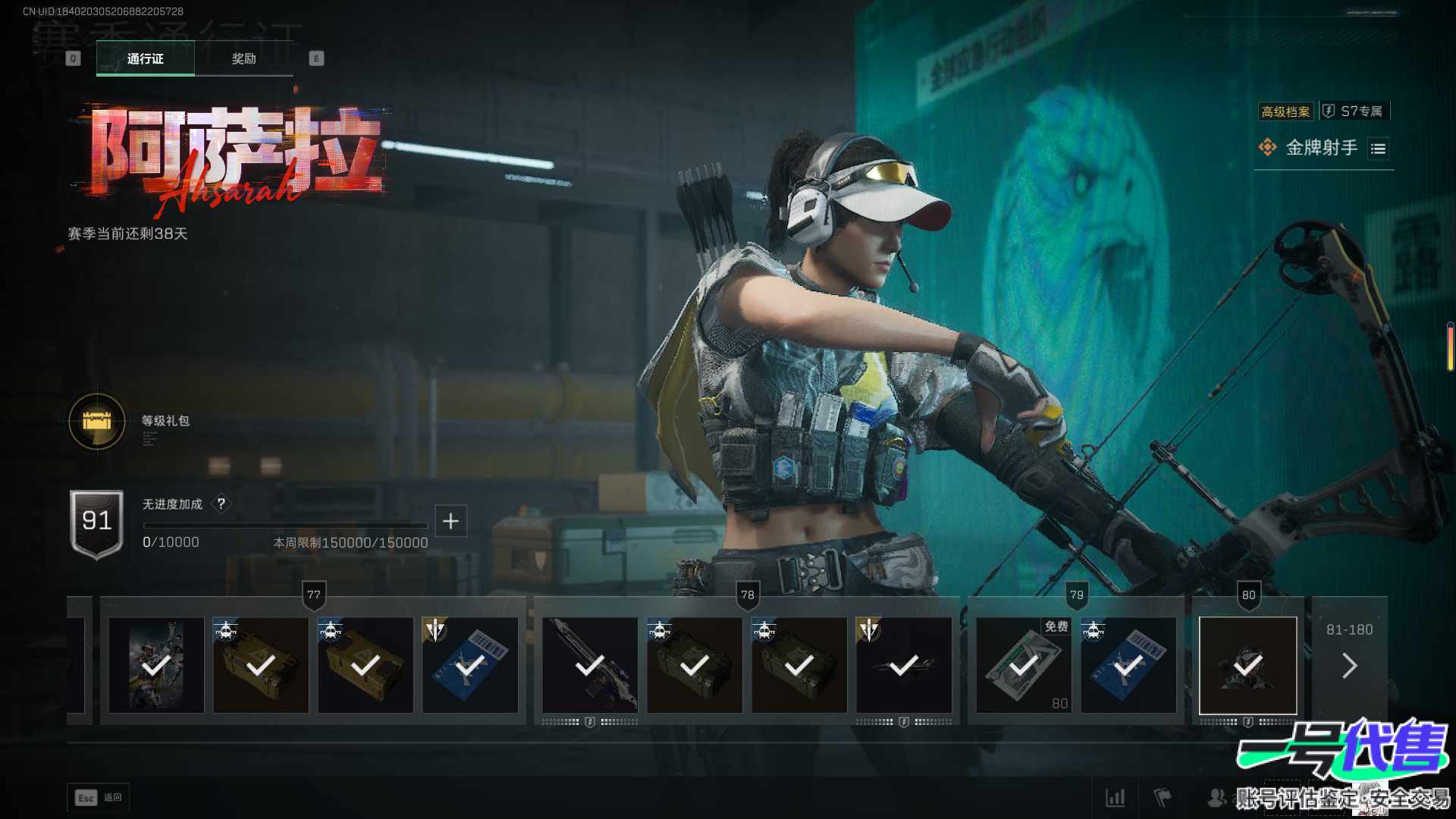
Task: Open the flag icon in bottom bar
Action: (x=1162, y=798)
